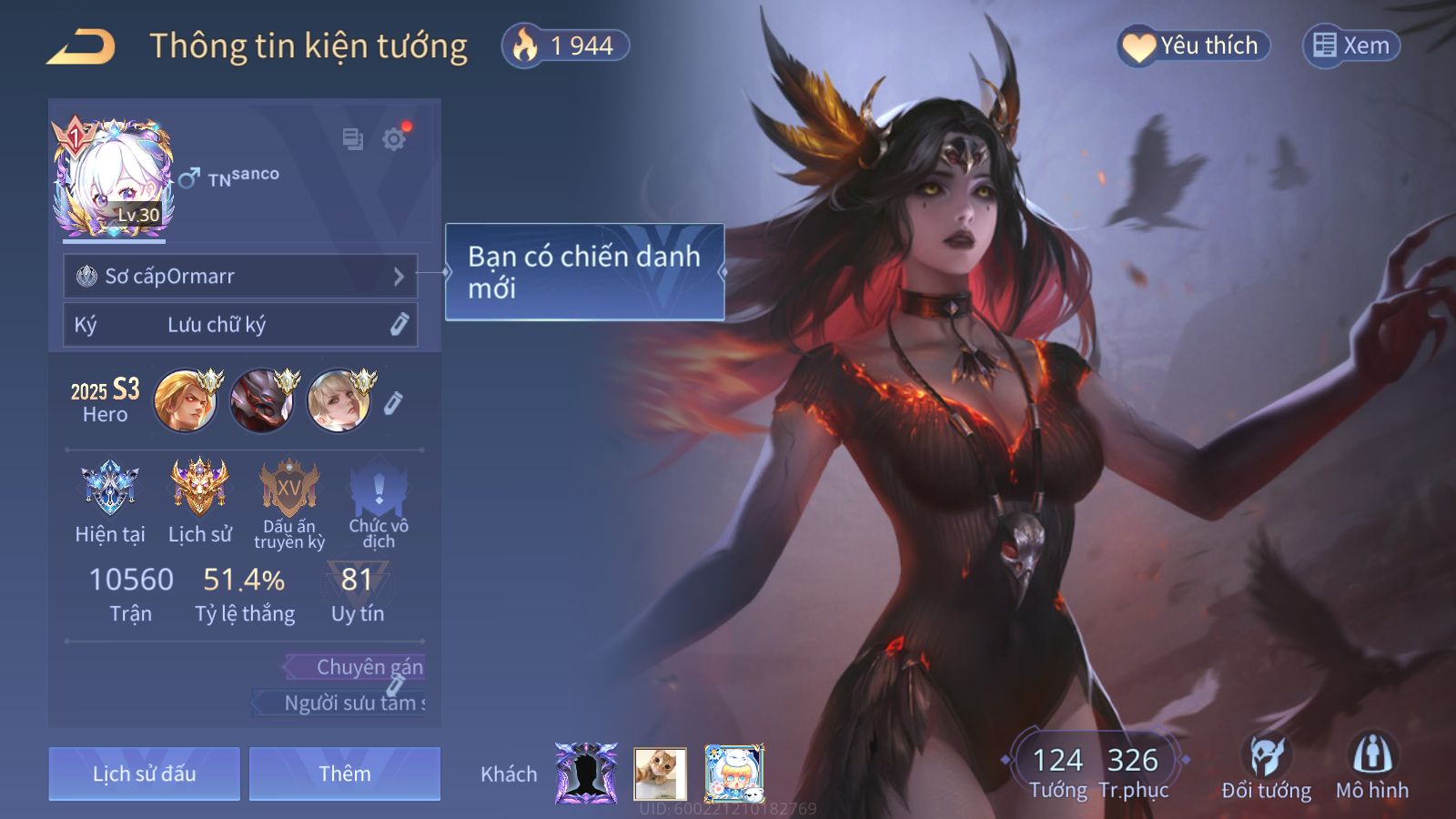Screen dimensions: 1456x819
Task: Edit the Lưu chữ ký signature field
Action: [240, 325]
